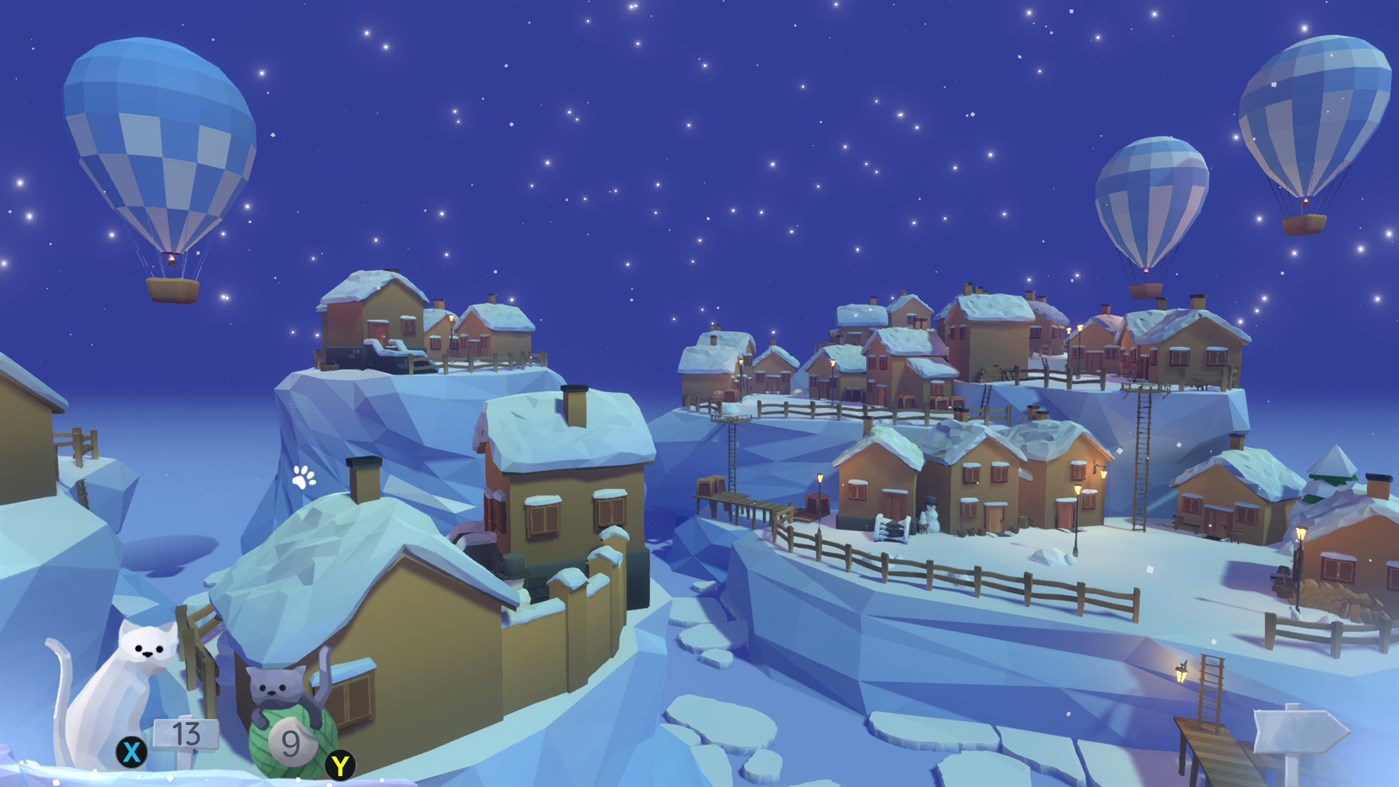Select the snowman beside the stairs

pos(932,514)
